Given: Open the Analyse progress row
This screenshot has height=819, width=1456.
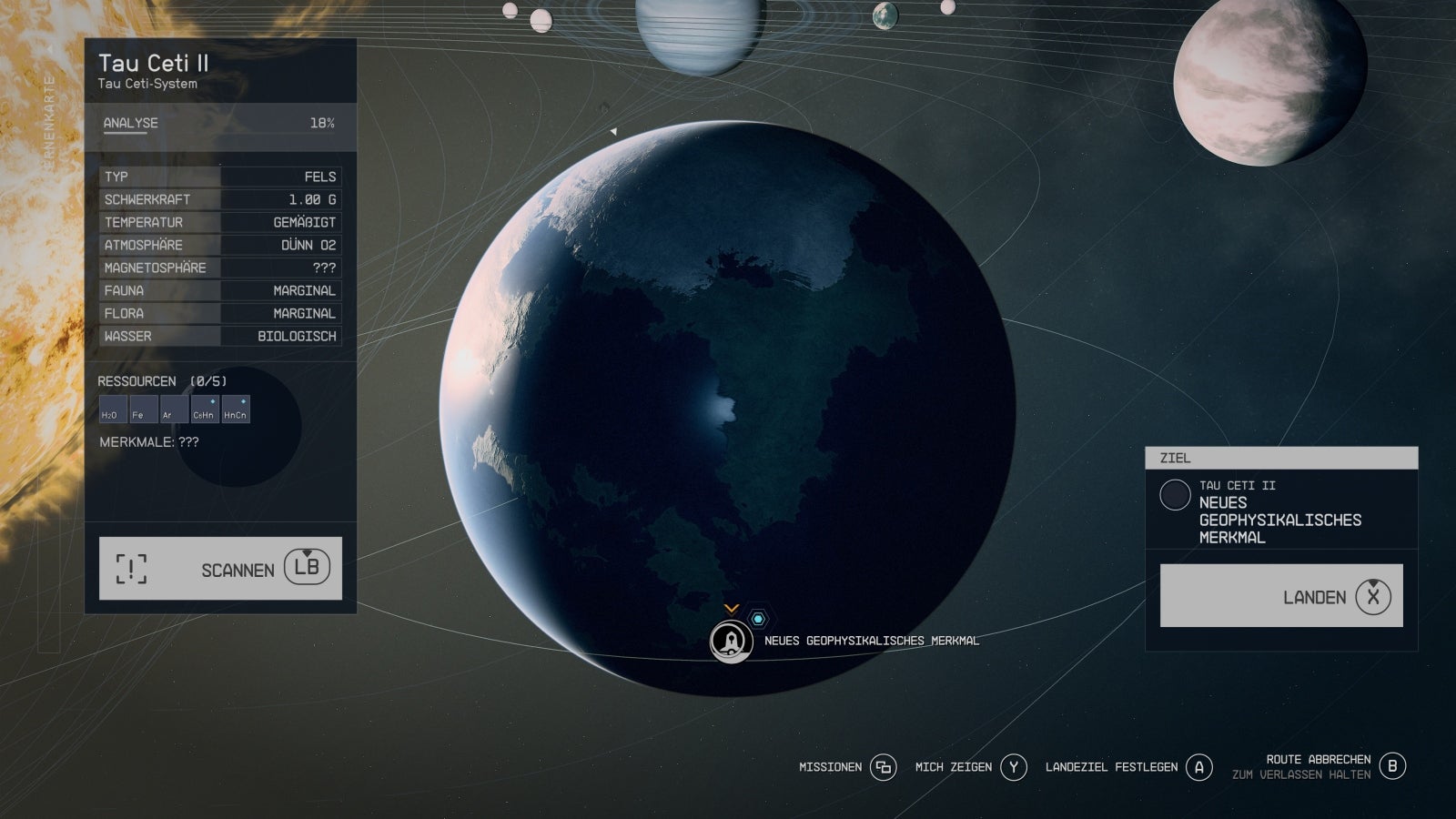Looking at the screenshot, I should [x=218, y=124].
